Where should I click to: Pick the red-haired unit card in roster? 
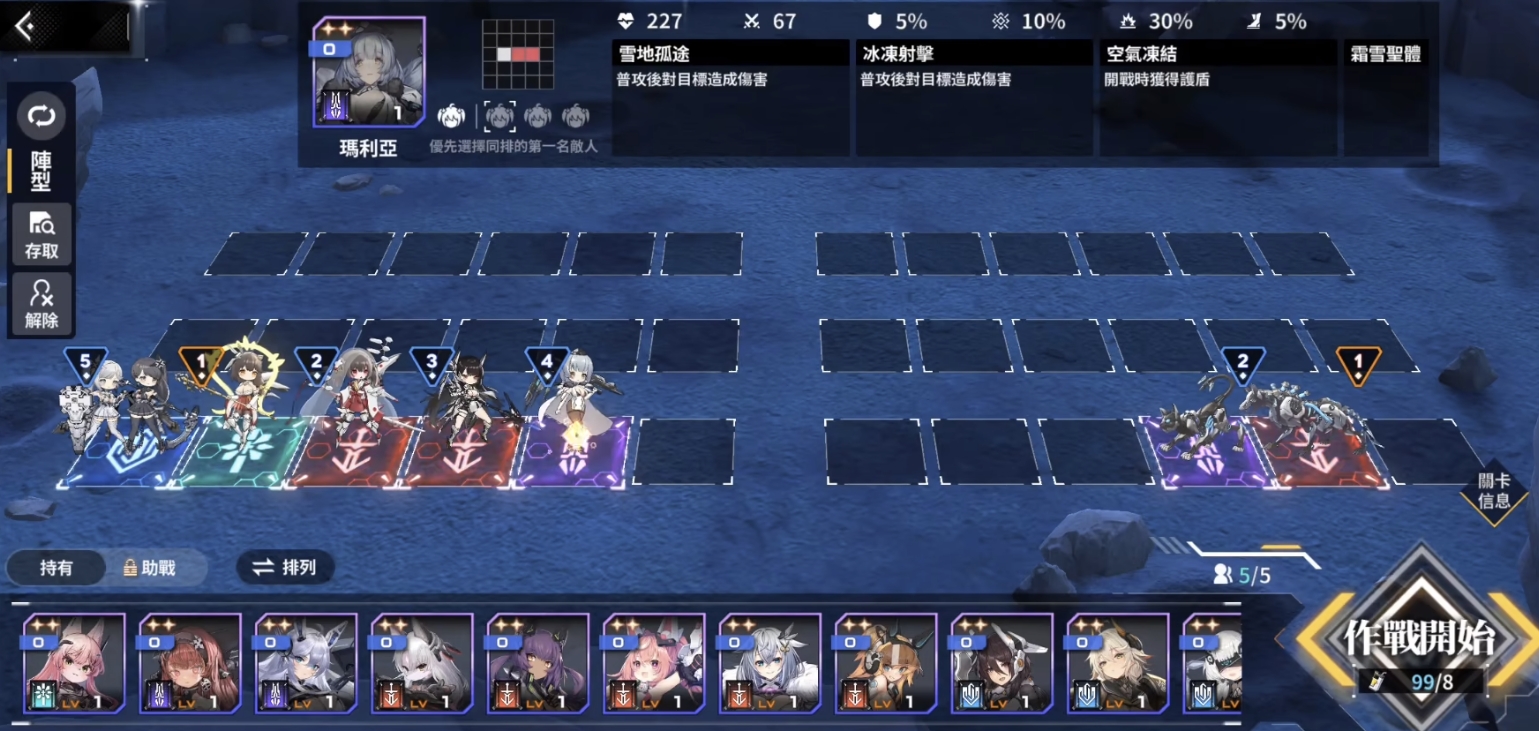190,662
